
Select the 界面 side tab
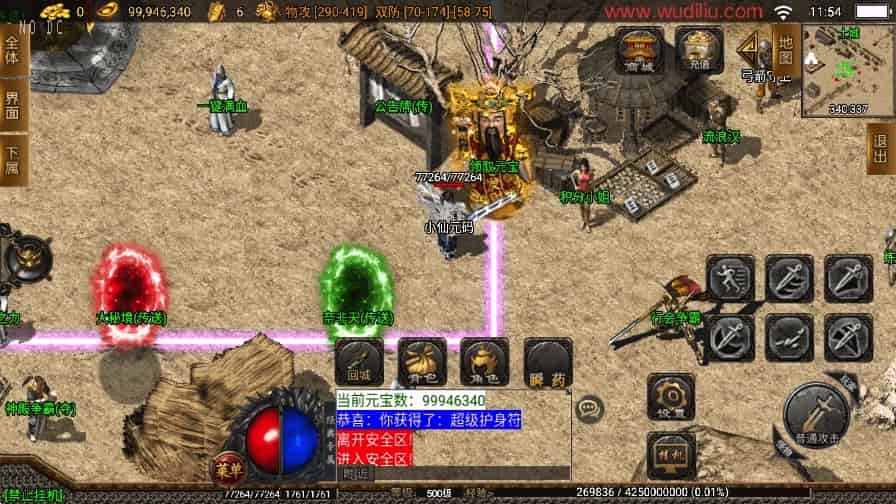[12, 105]
